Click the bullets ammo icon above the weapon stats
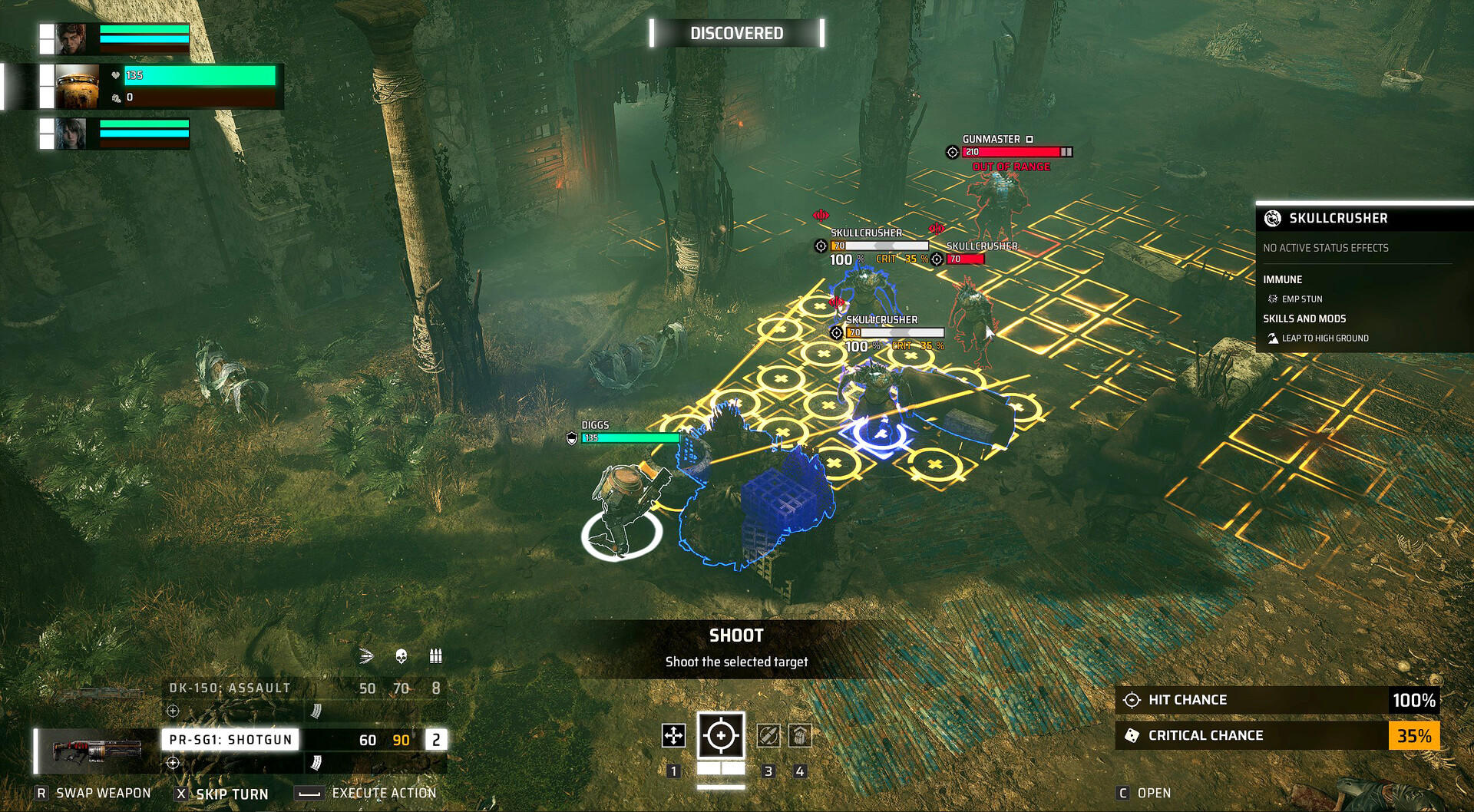Image resolution: width=1474 pixels, height=812 pixels. pyautogui.click(x=435, y=656)
